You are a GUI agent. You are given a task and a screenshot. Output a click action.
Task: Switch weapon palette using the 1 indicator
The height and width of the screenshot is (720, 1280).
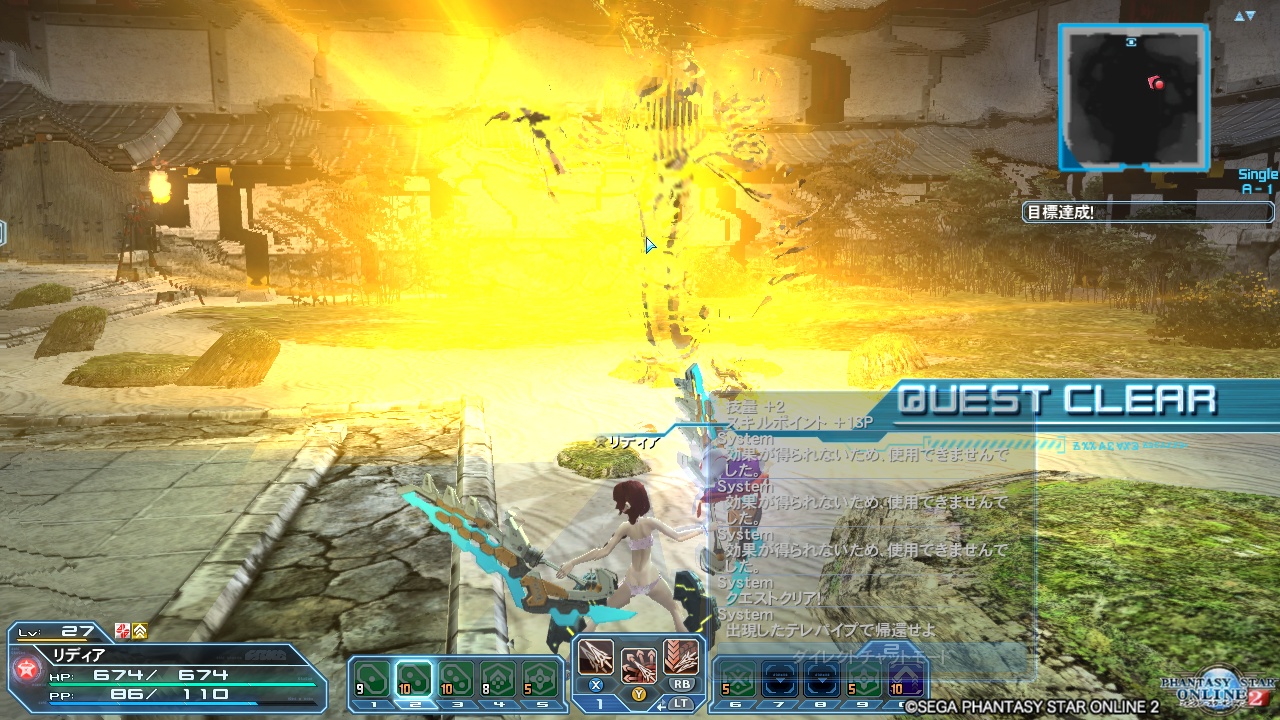click(600, 703)
